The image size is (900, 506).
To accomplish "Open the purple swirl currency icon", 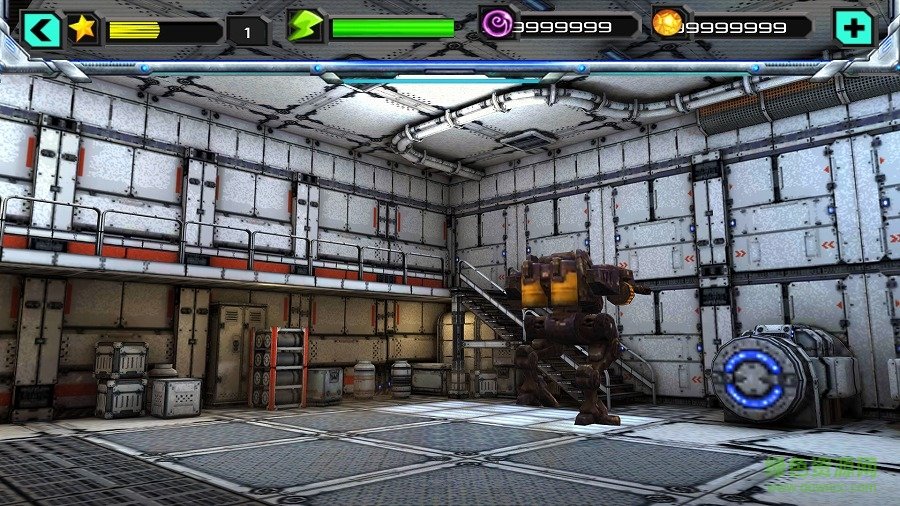I will click(494, 23).
